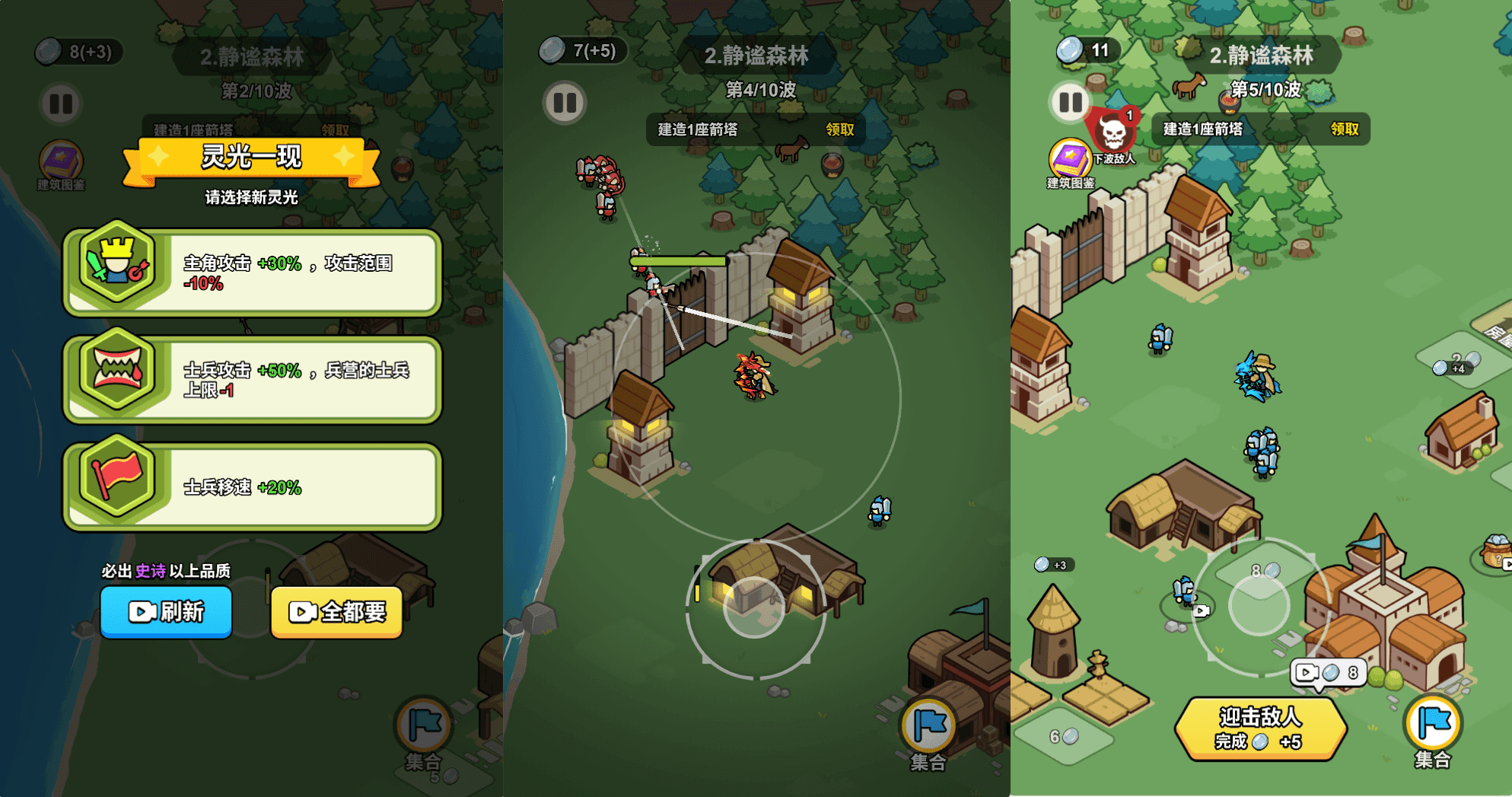Start the wave with 迎击敌人 button
Screen dimensions: 1512x797
[x=1260, y=728]
